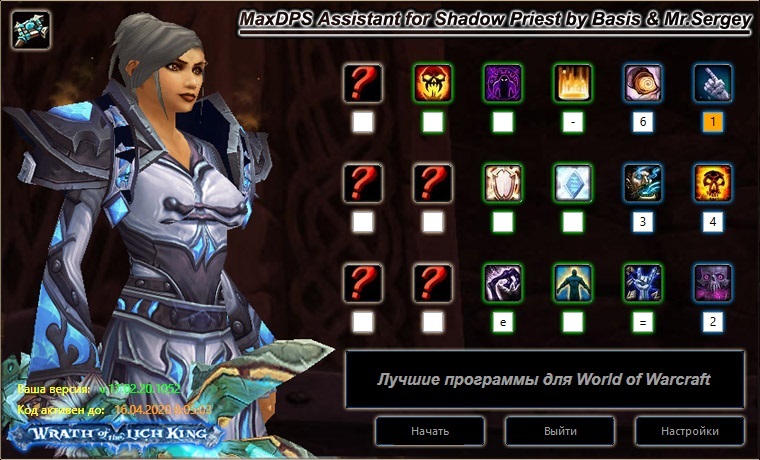Click the orange skull on fire icon
The width and height of the screenshot is (760, 460).
pyautogui.click(x=713, y=184)
